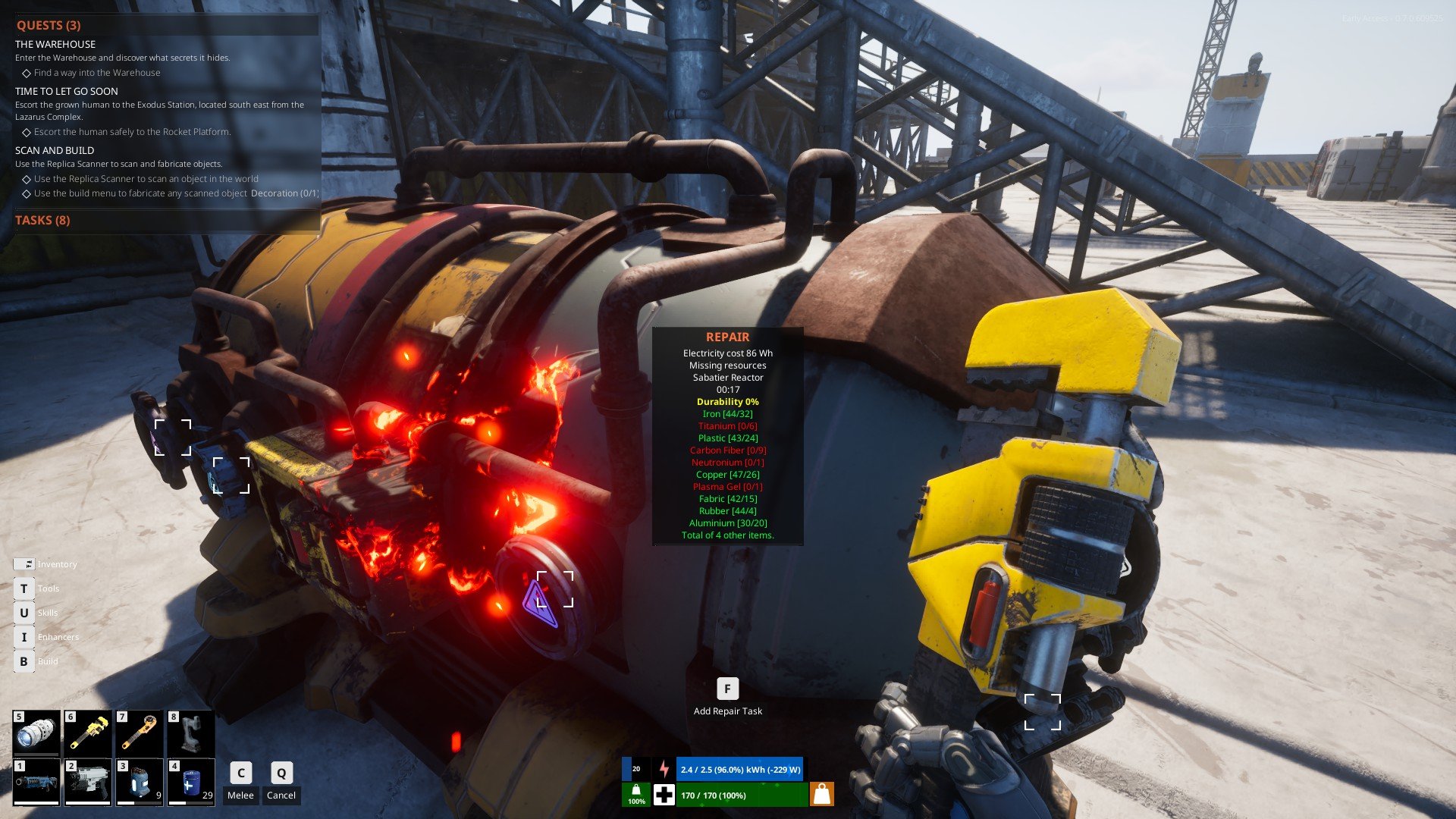Viewport: 1456px width, 819px height.
Task: Pick the blue canister with count 9
Action: click(140, 782)
